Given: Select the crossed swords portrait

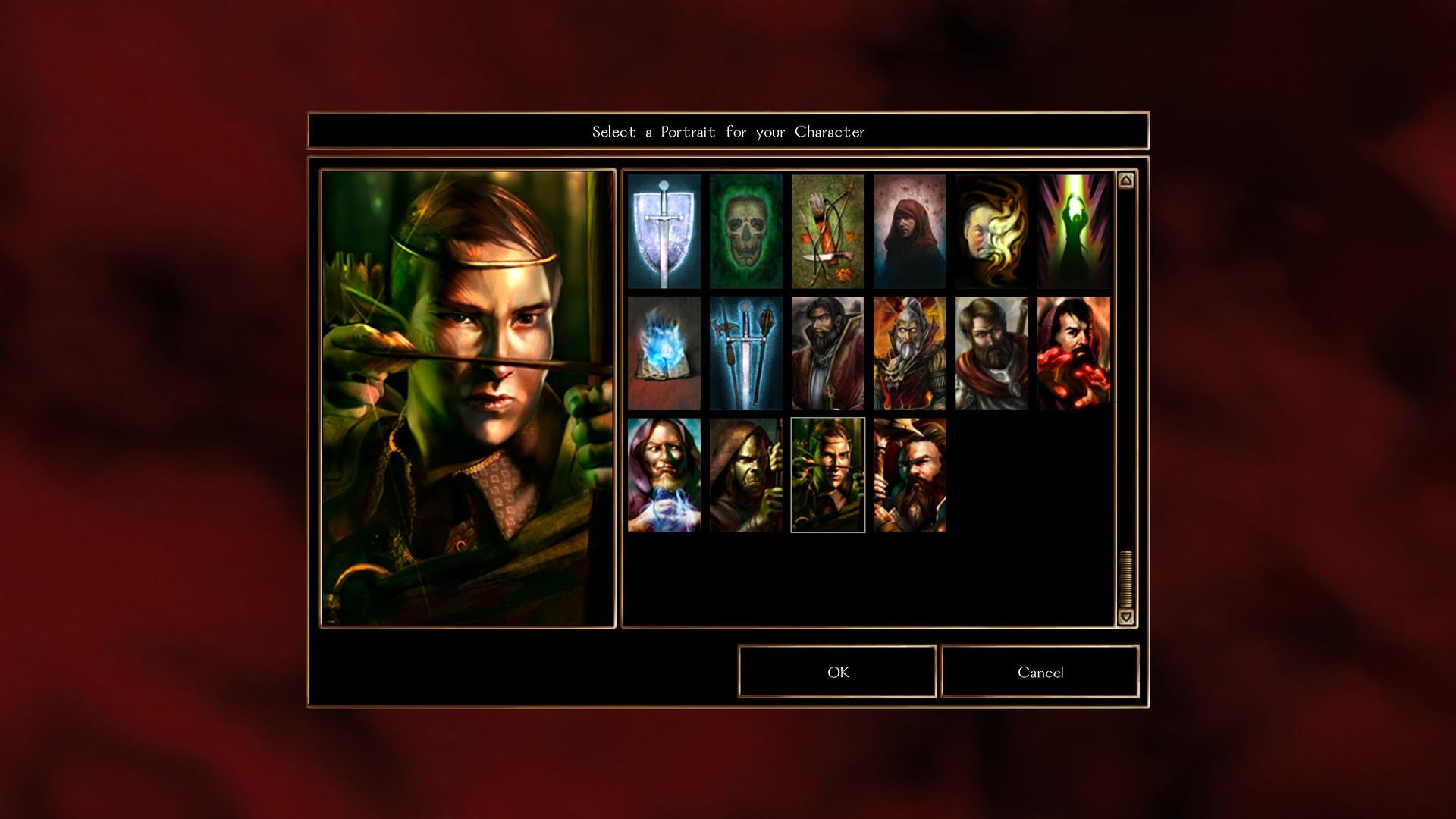Looking at the screenshot, I should click(x=745, y=353).
